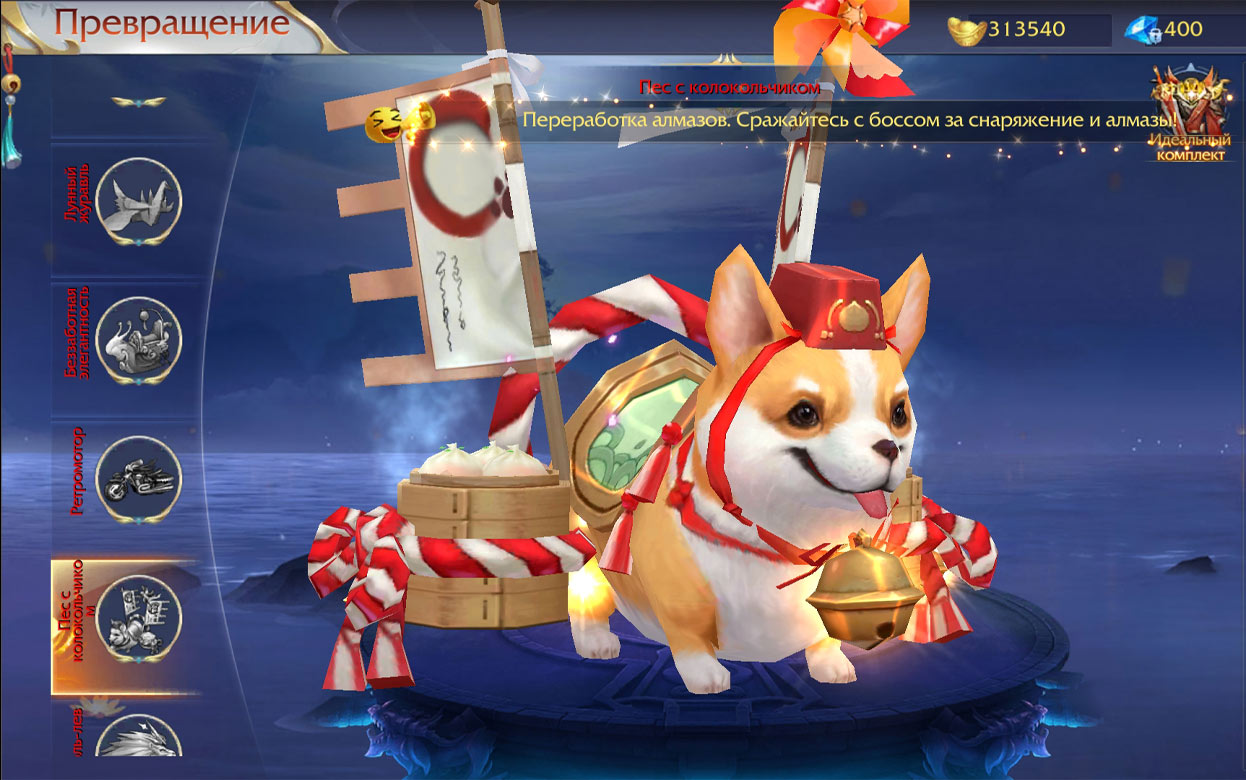This screenshot has width=1246, height=780.
Task: Select the Пес с колокольчиком entry
Action: point(140,619)
